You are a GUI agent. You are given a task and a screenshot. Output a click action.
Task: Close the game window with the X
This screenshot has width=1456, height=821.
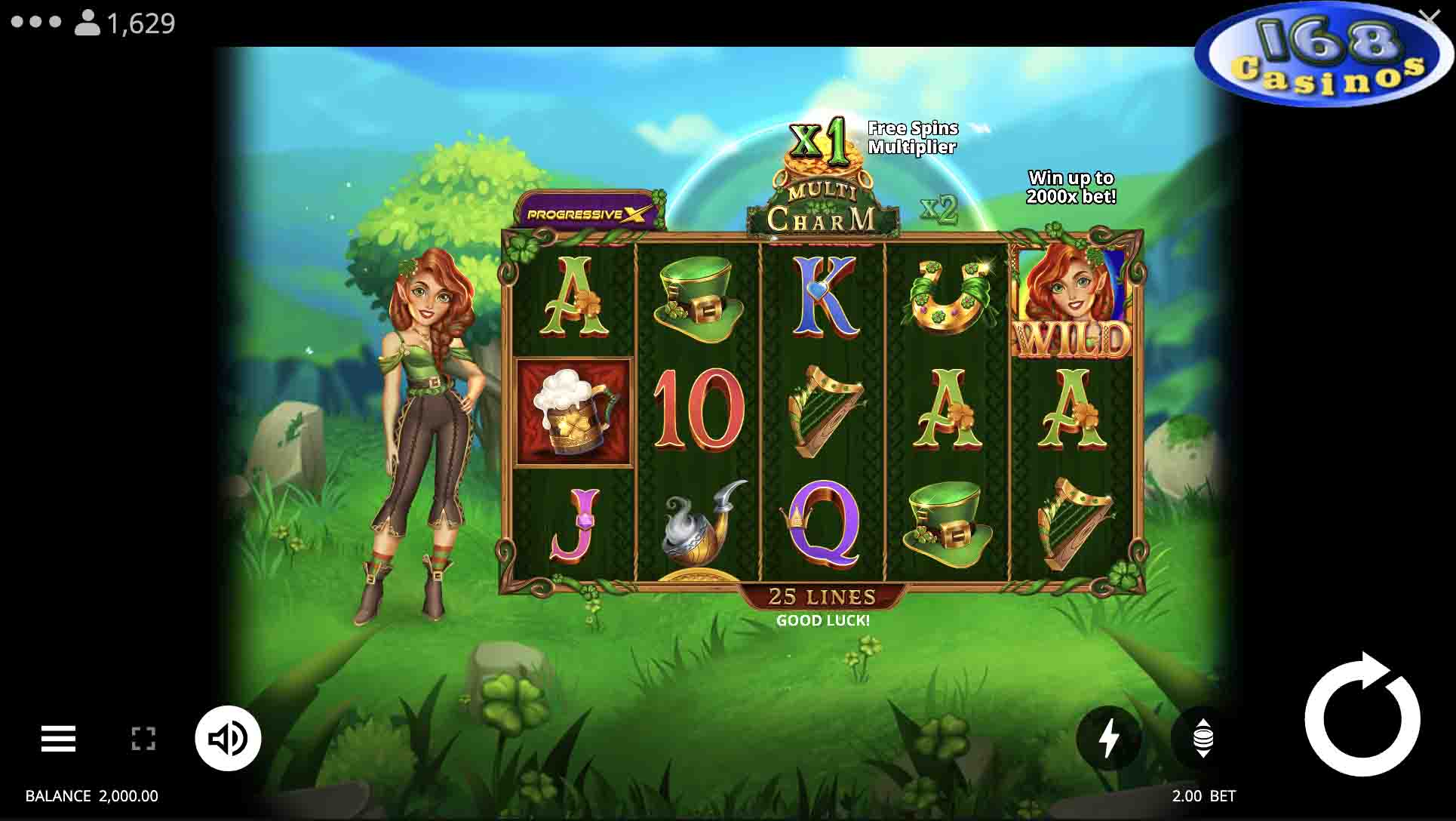(1428, 17)
